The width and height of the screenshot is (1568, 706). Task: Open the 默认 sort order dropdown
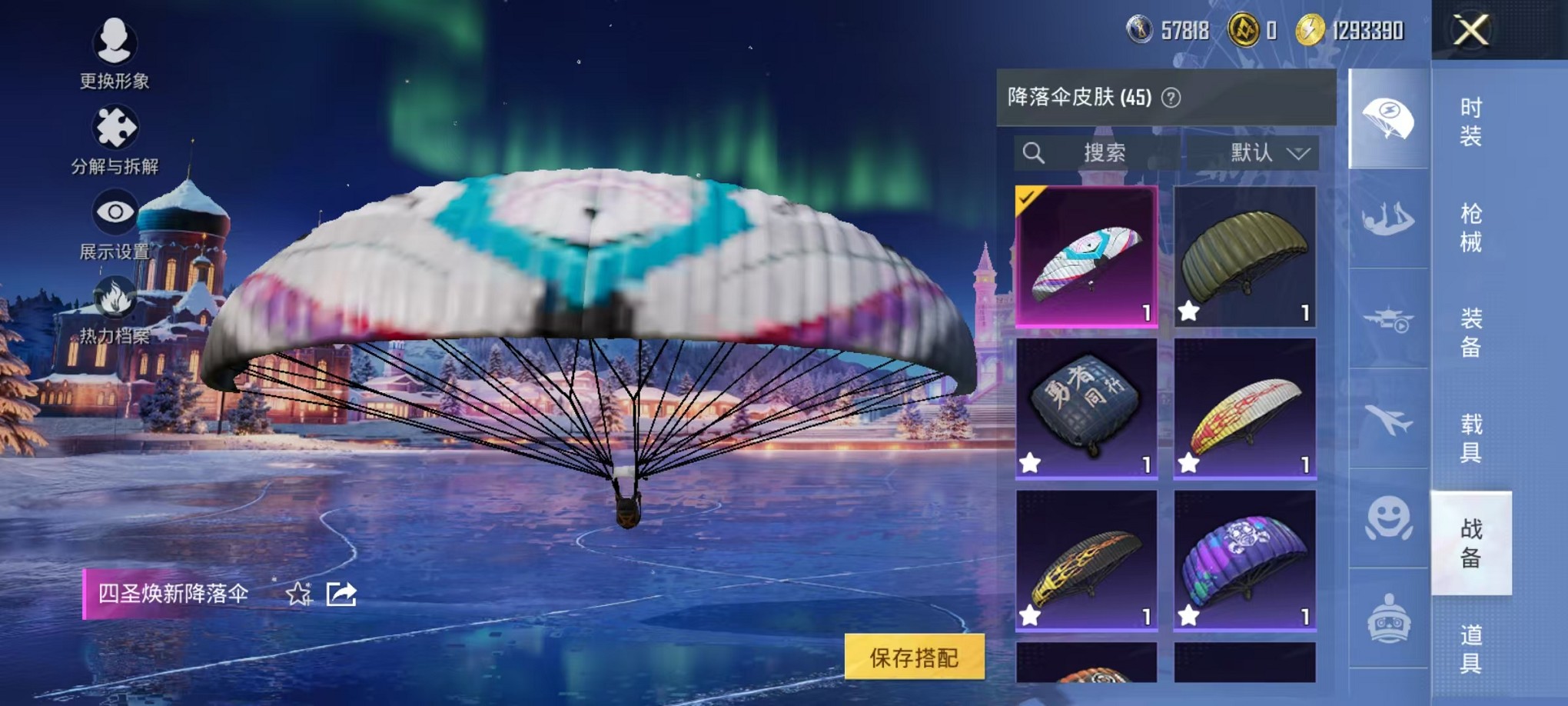[1251, 153]
